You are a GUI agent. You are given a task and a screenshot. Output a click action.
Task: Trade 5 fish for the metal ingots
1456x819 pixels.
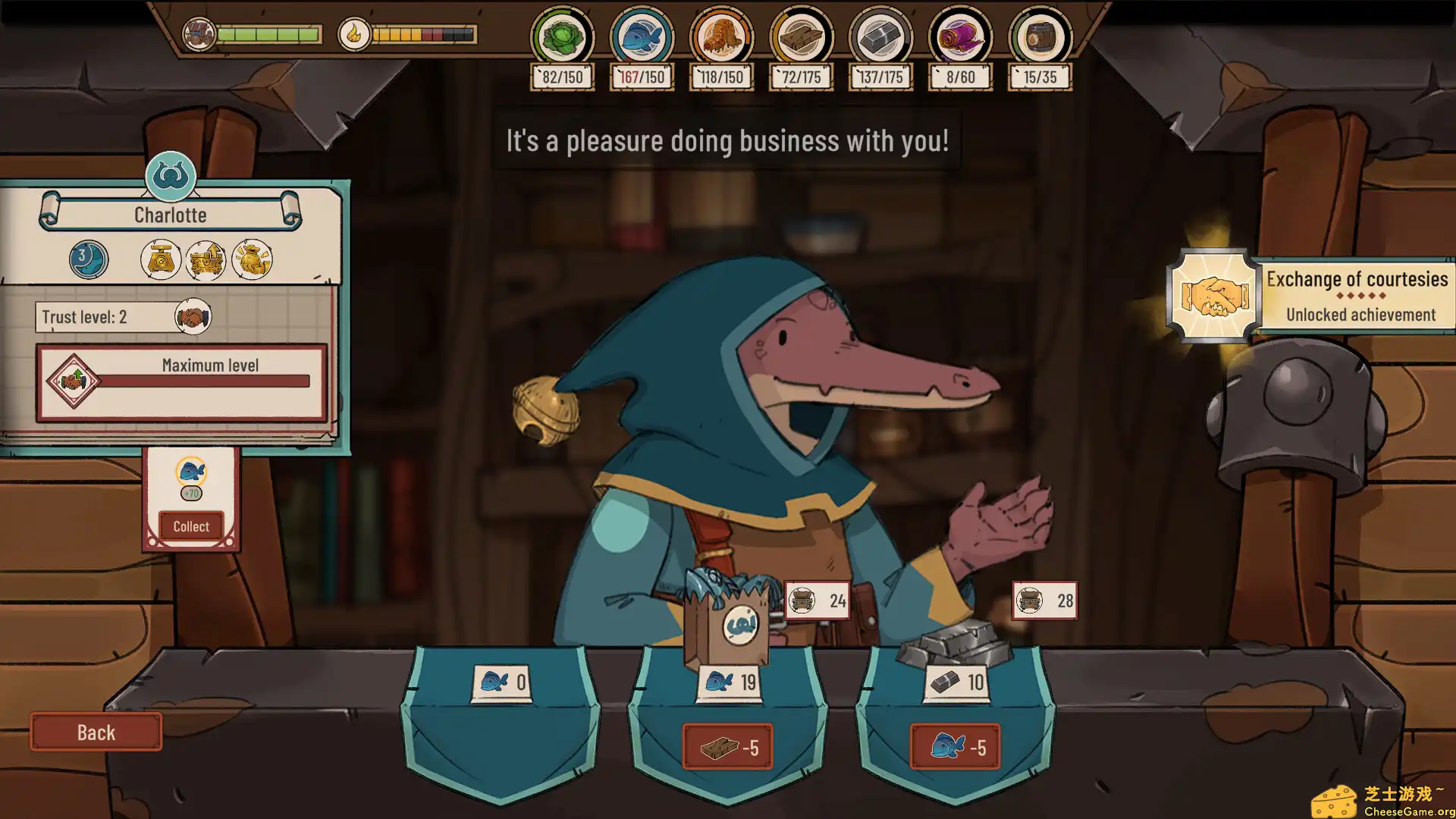[x=955, y=748]
